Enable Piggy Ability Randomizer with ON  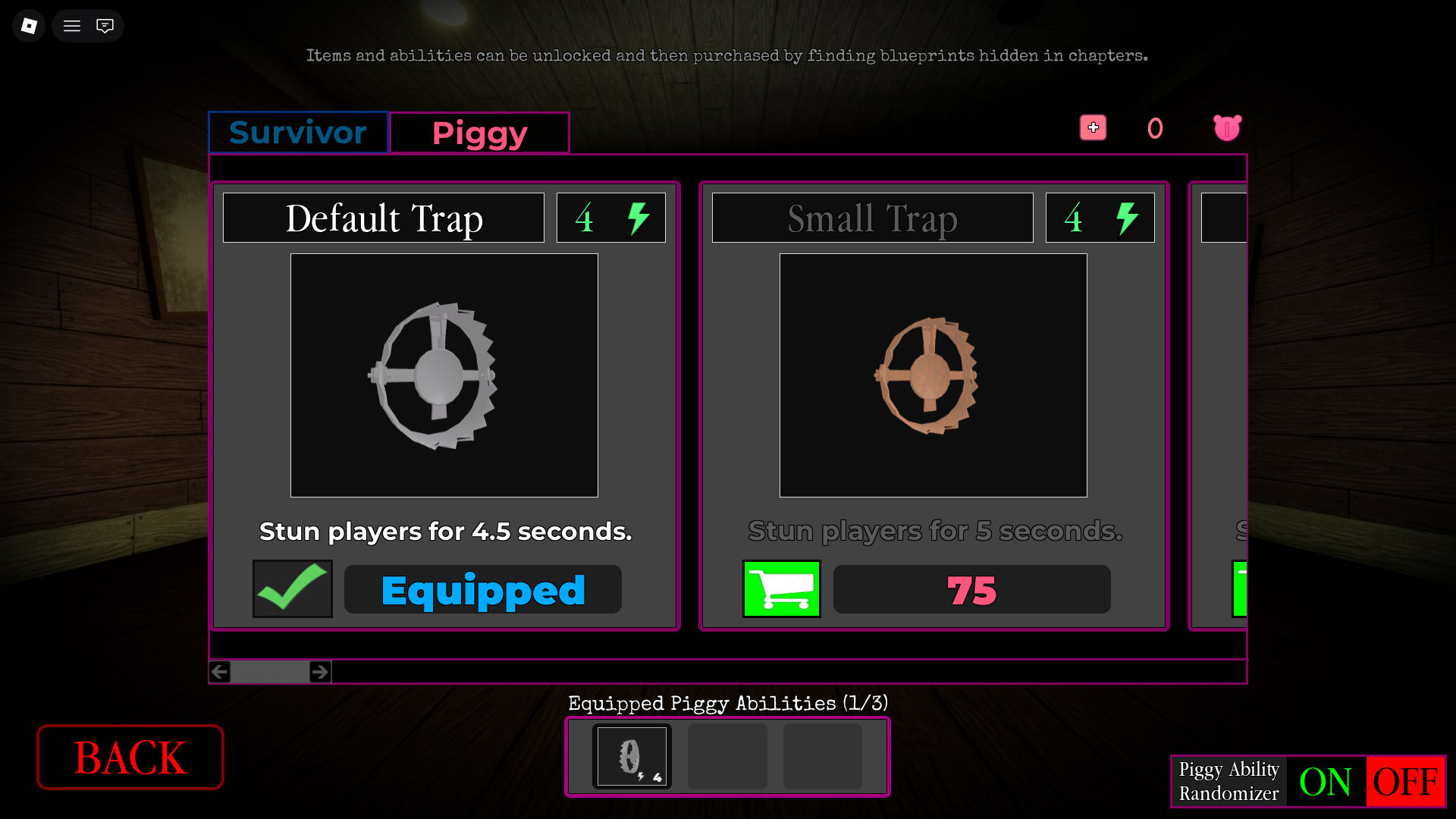[x=1326, y=782]
